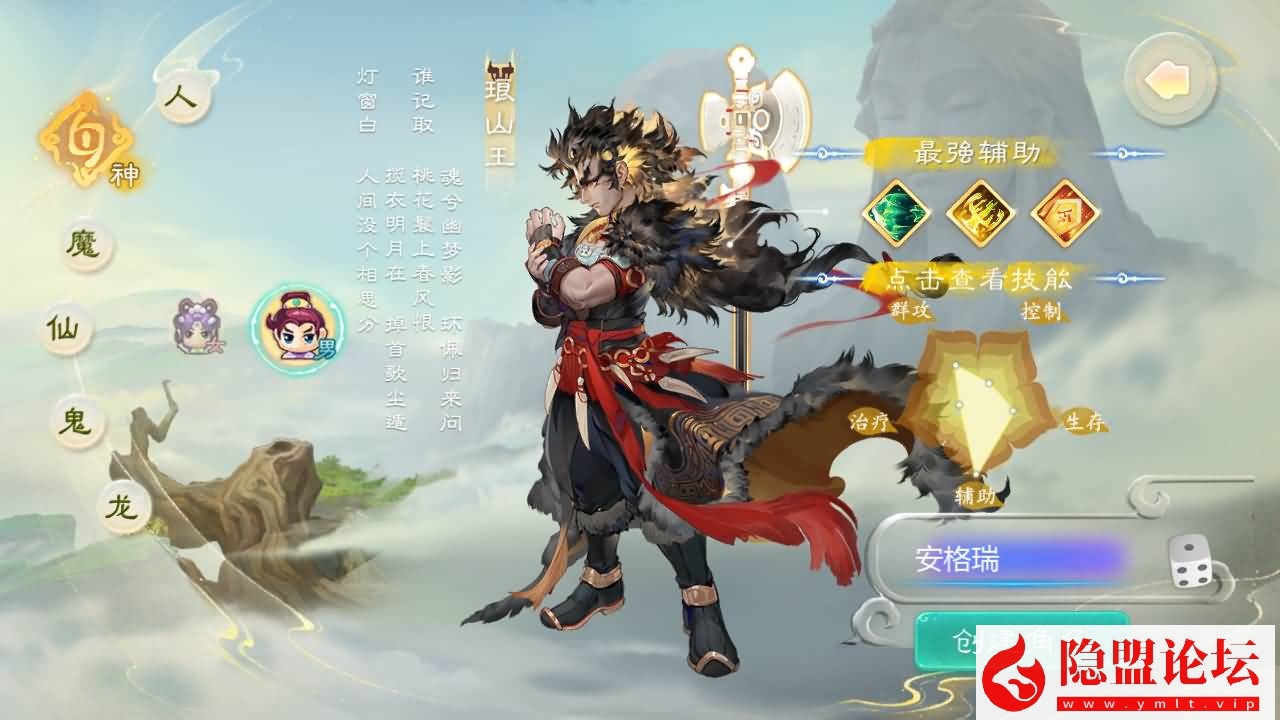Select the male character portrait

tap(295, 327)
